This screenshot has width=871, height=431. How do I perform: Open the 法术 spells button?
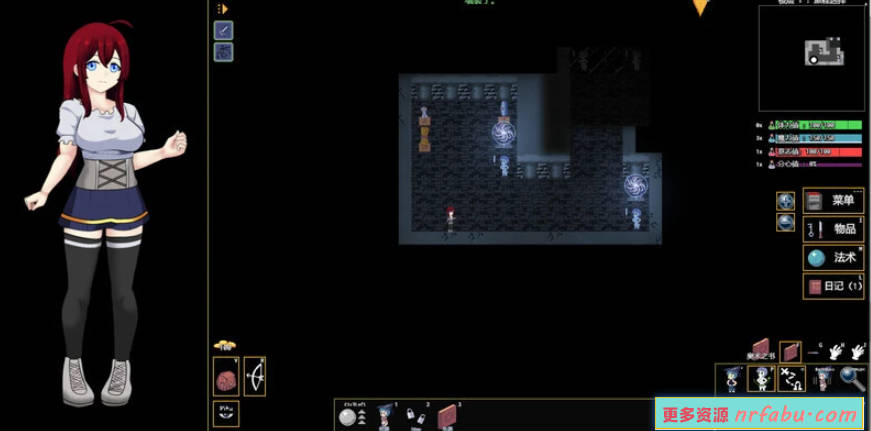tap(834, 257)
